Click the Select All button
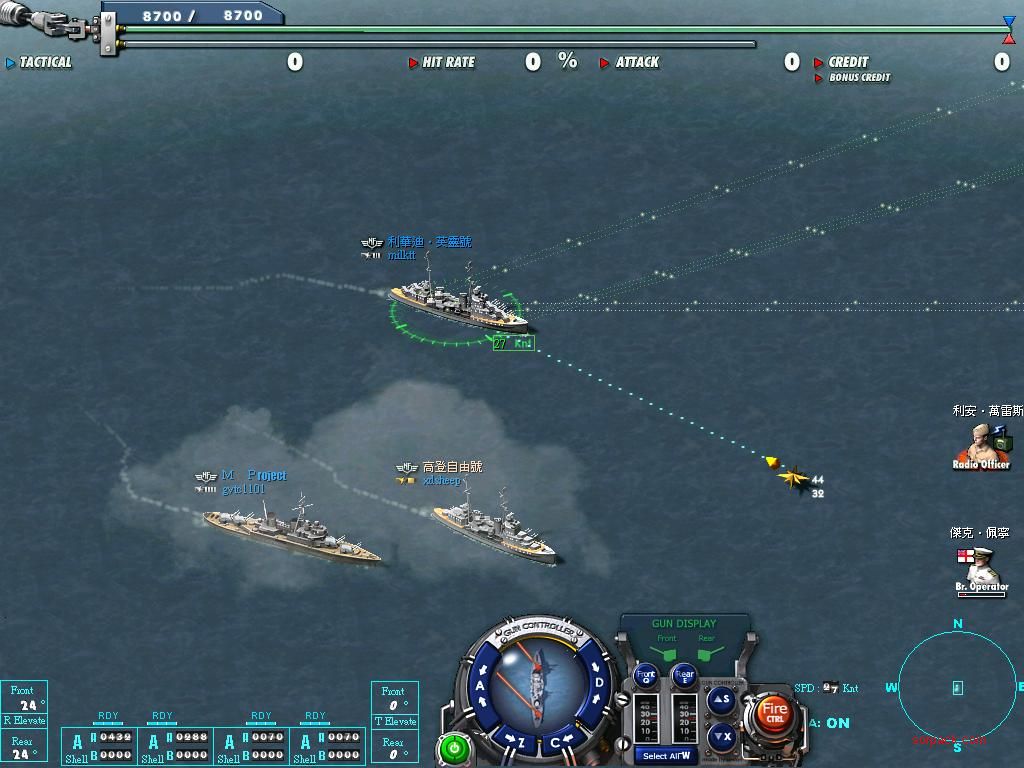This screenshot has height=768, width=1024. click(667, 755)
